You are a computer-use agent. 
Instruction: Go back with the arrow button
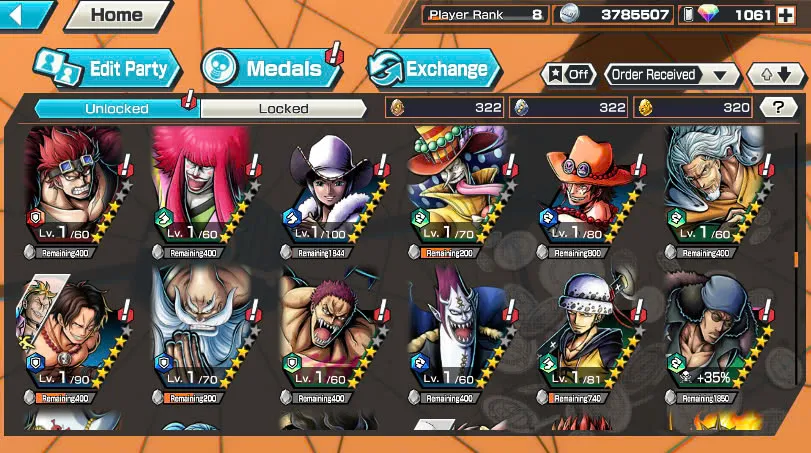coord(26,15)
